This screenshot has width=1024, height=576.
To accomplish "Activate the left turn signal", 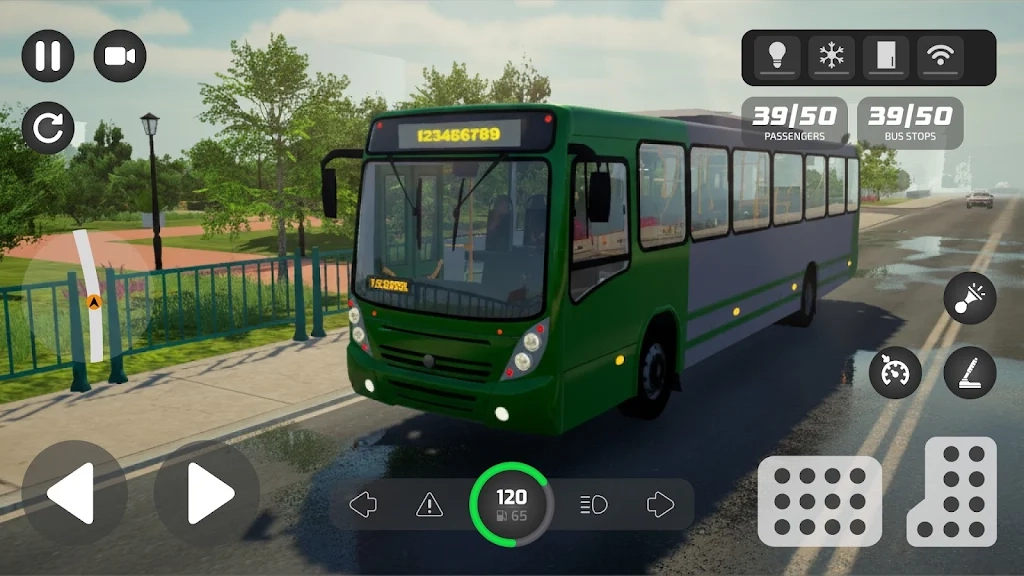I will [x=362, y=505].
